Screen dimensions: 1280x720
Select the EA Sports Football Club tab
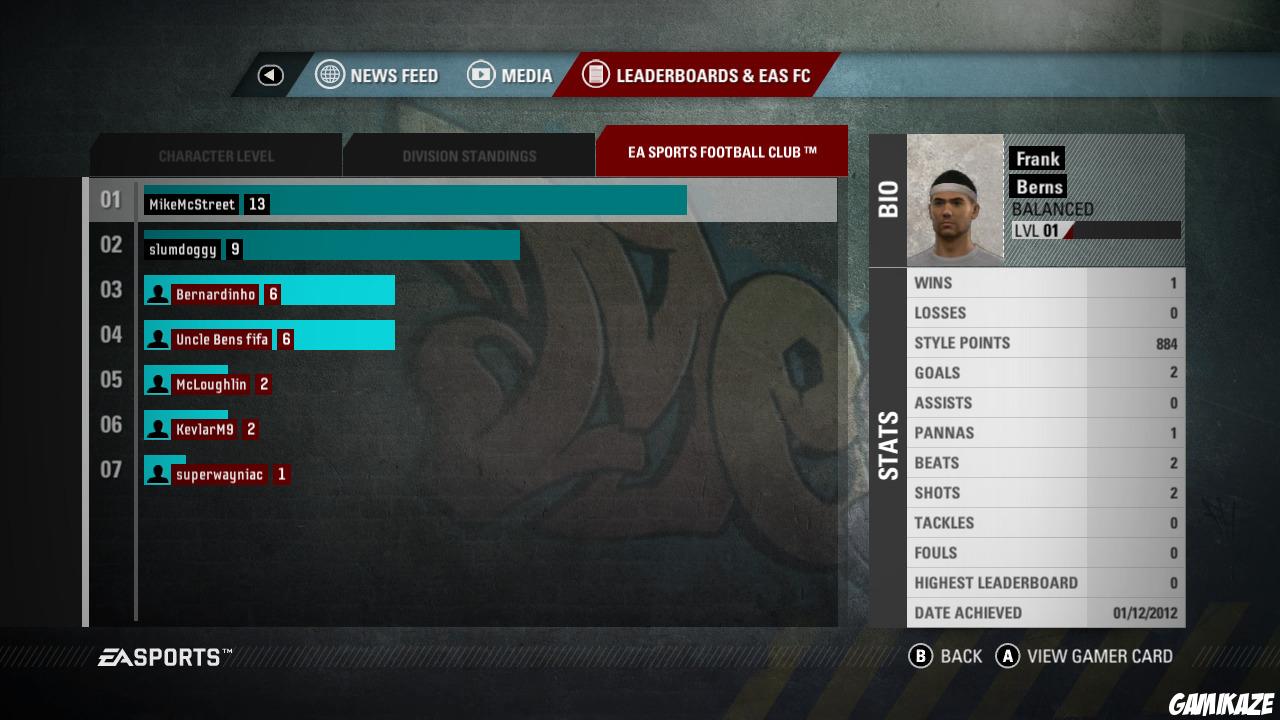tap(722, 151)
